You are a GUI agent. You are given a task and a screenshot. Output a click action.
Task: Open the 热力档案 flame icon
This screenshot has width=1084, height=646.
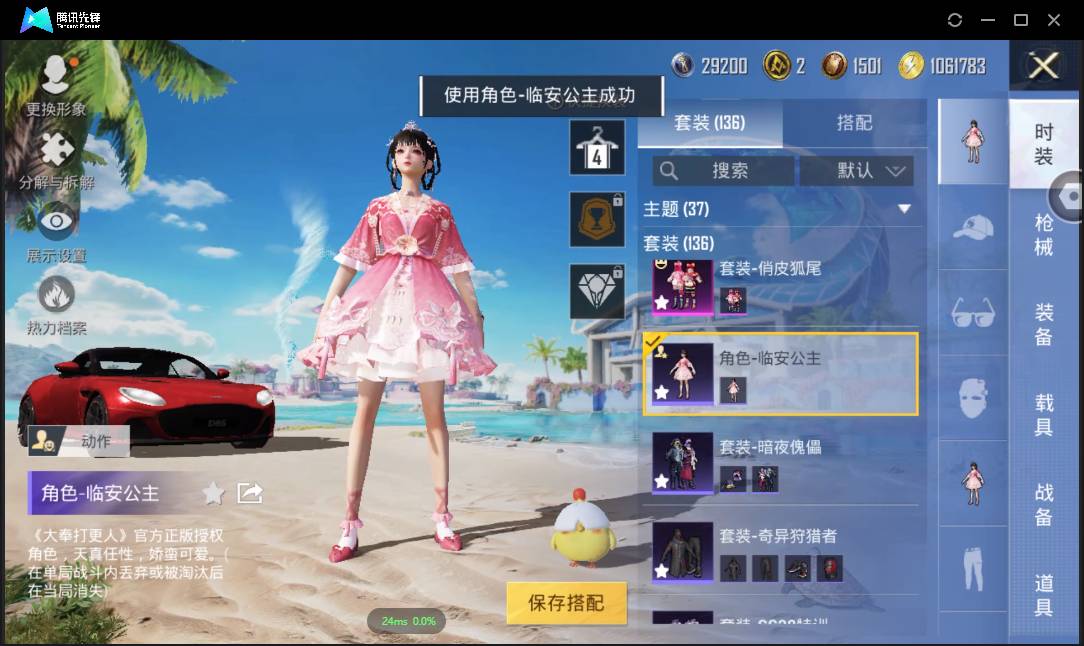click(56, 305)
